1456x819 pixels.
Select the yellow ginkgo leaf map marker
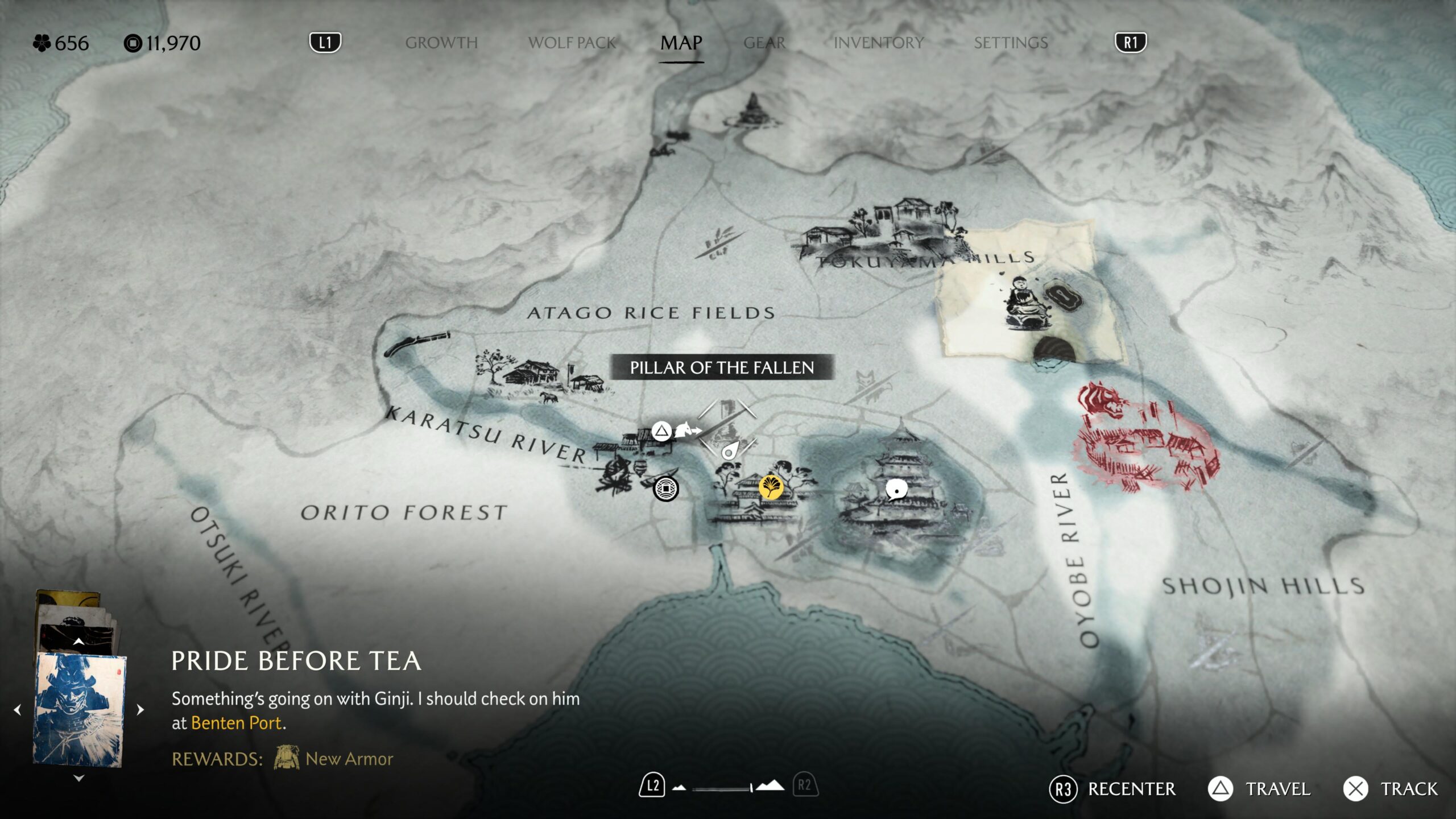[x=771, y=487]
